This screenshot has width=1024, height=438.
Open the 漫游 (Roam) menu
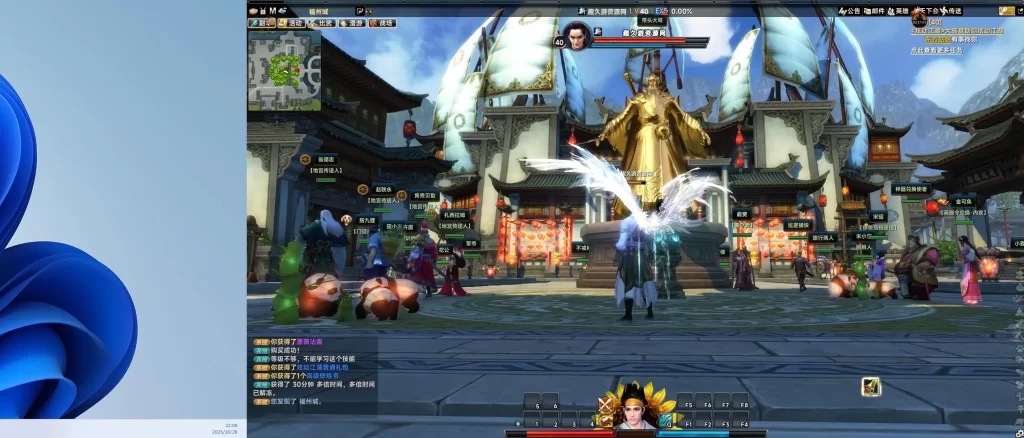click(353, 22)
